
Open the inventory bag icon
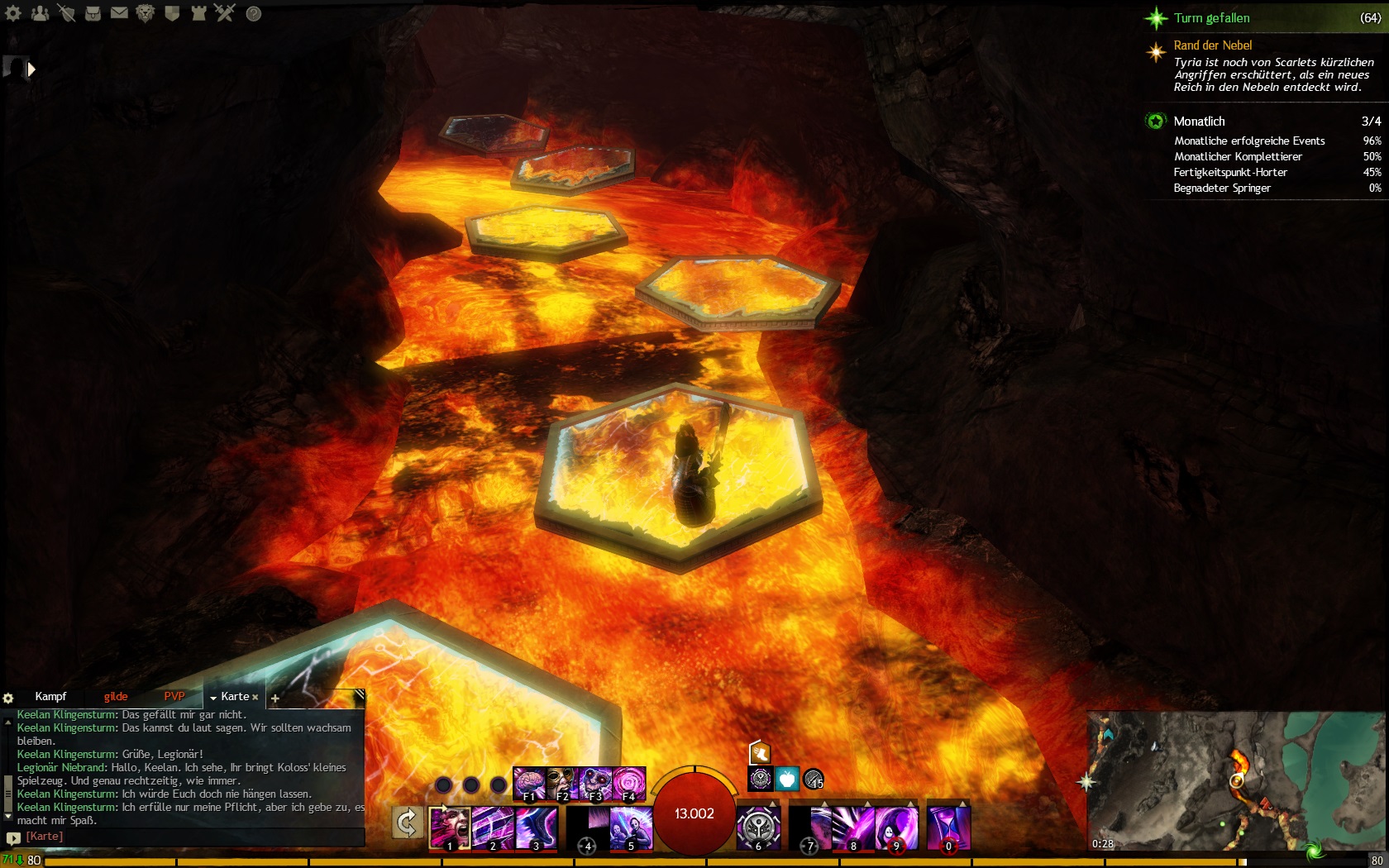(x=93, y=13)
